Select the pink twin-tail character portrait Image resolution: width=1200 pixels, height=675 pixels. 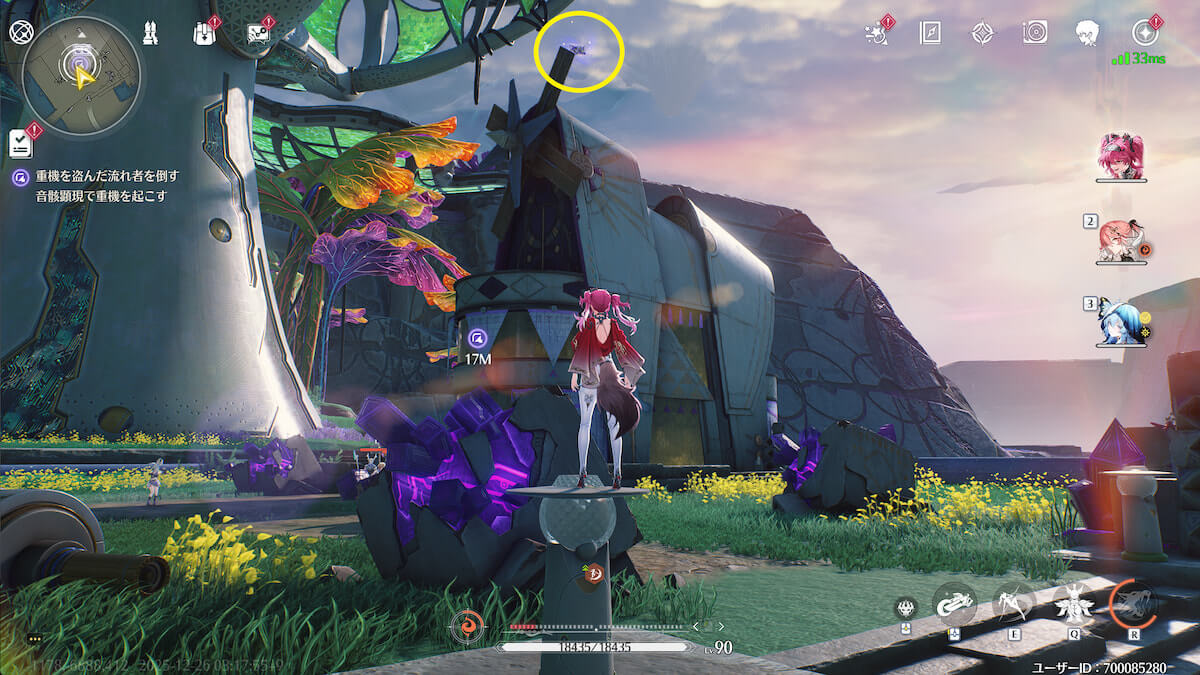1121,156
